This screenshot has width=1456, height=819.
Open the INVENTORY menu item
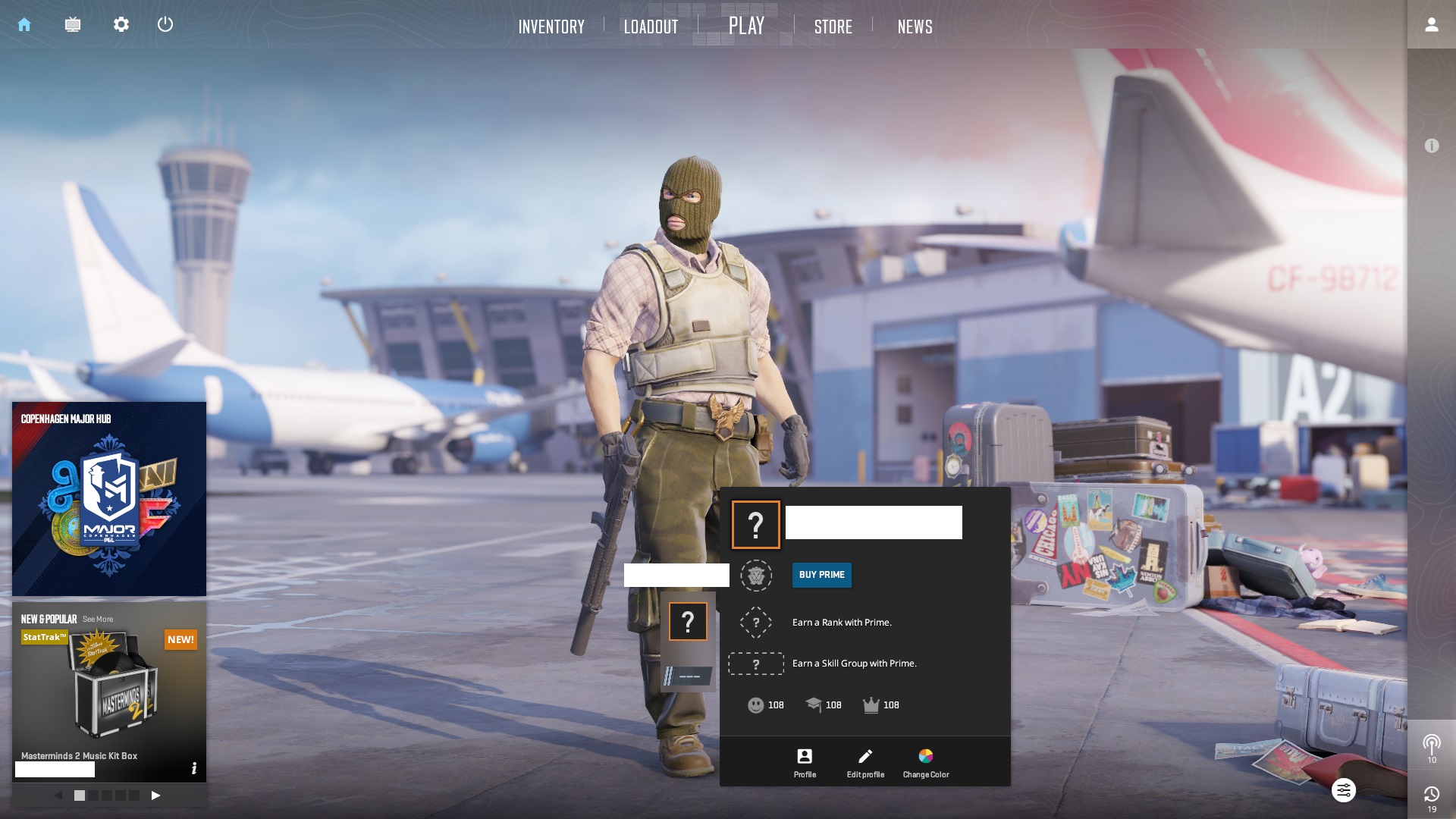(x=551, y=27)
